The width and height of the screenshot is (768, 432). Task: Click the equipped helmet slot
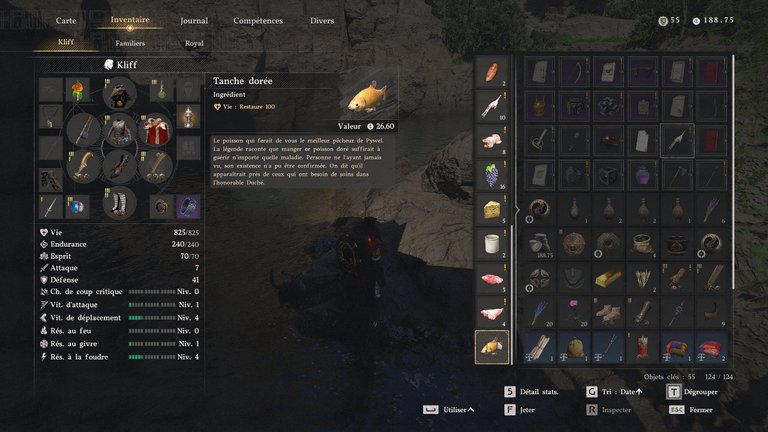click(x=120, y=94)
